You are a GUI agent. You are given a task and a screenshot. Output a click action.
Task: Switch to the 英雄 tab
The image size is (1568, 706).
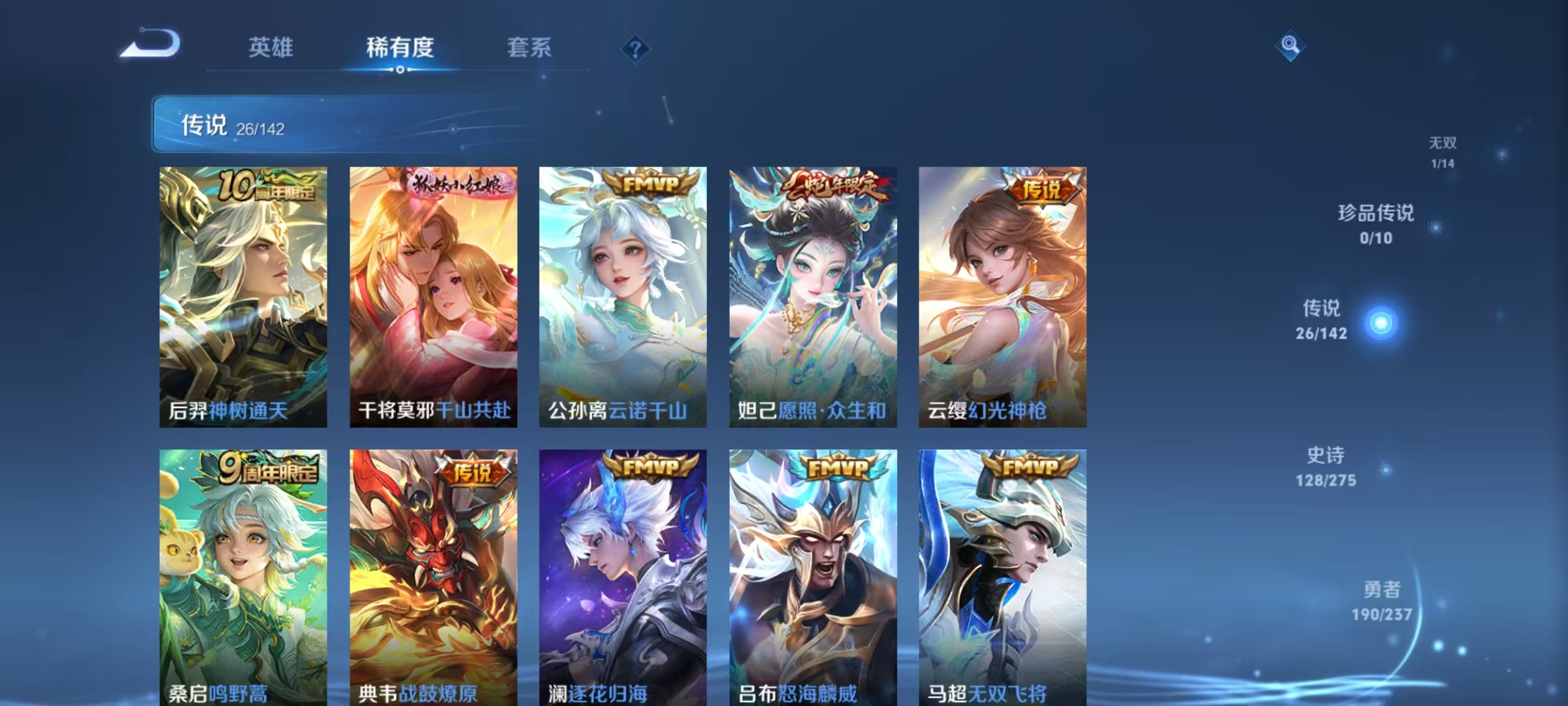click(272, 48)
